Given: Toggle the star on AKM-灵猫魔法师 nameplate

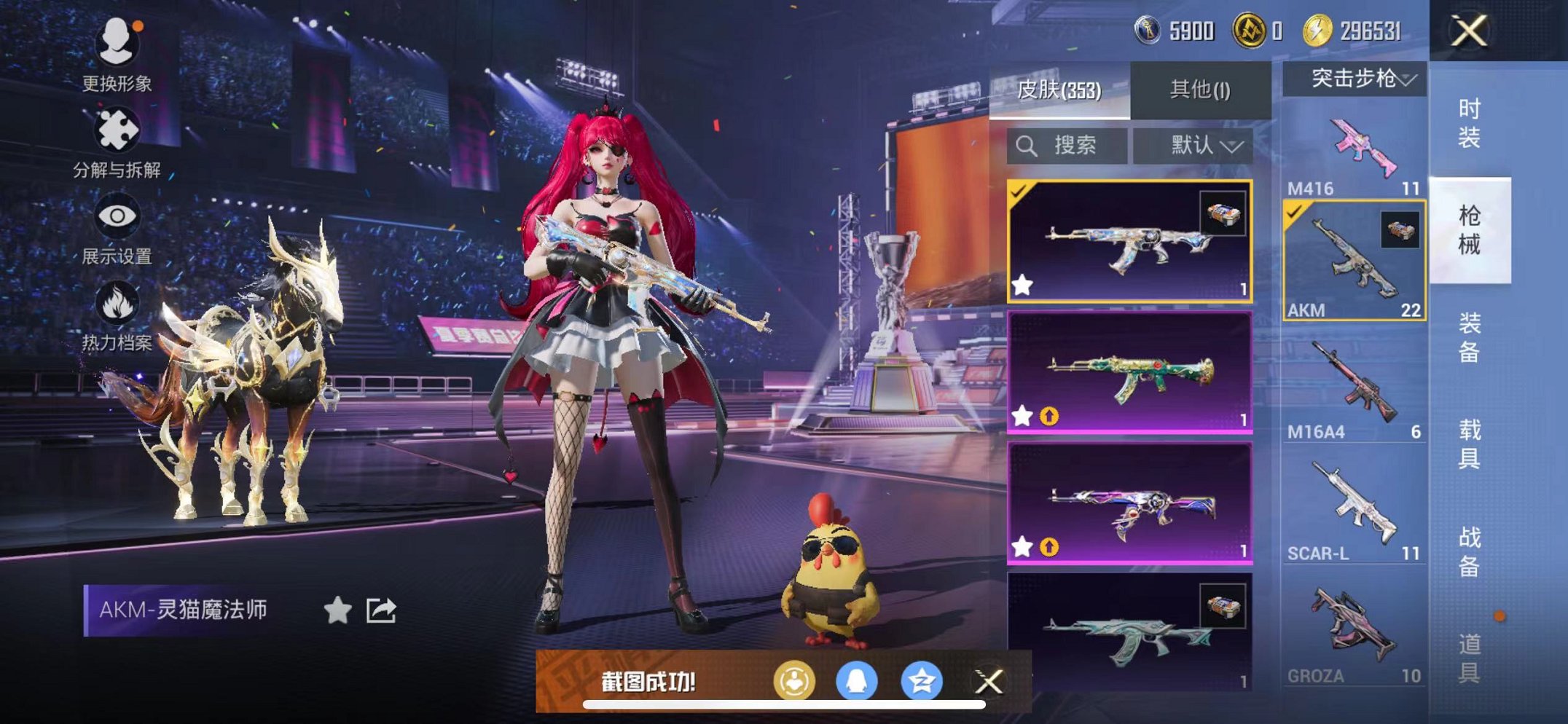Looking at the screenshot, I should (x=338, y=609).
